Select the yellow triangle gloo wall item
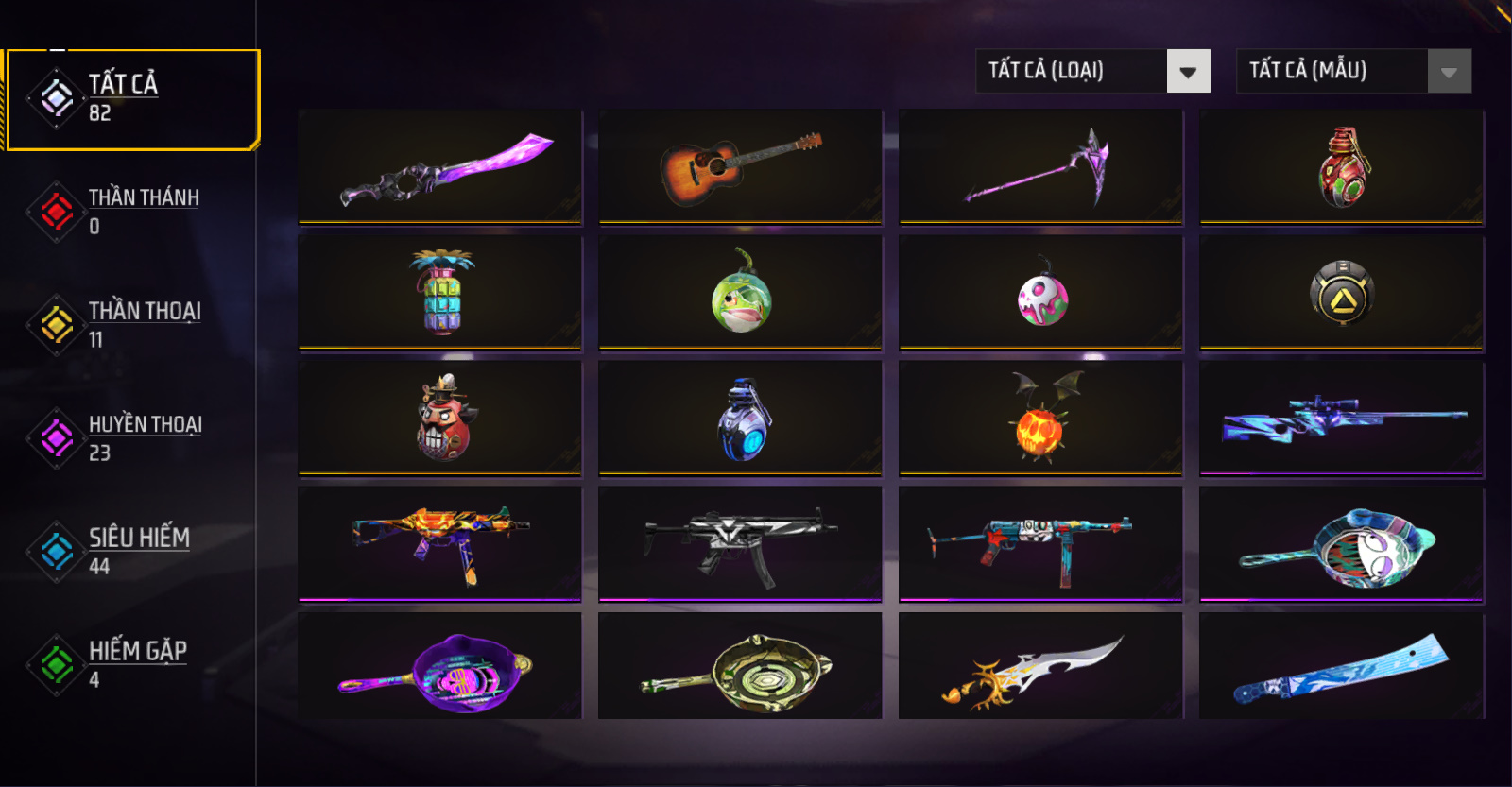Viewport: 1512px width, 787px height. 1342,293
